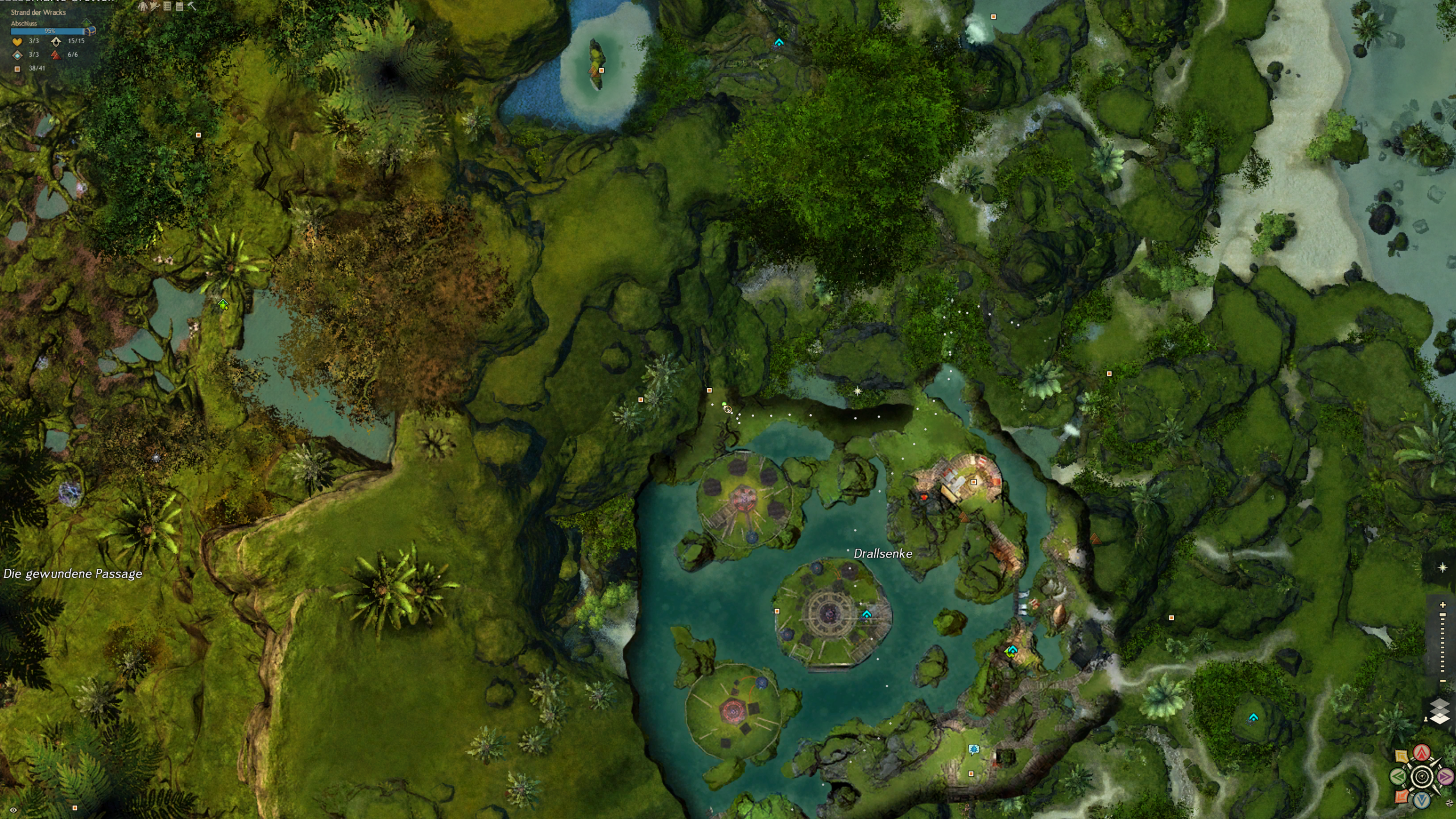Click the purple right-arrow compass button
Viewport: 1456px width, 819px height.
tap(1445, 776)
